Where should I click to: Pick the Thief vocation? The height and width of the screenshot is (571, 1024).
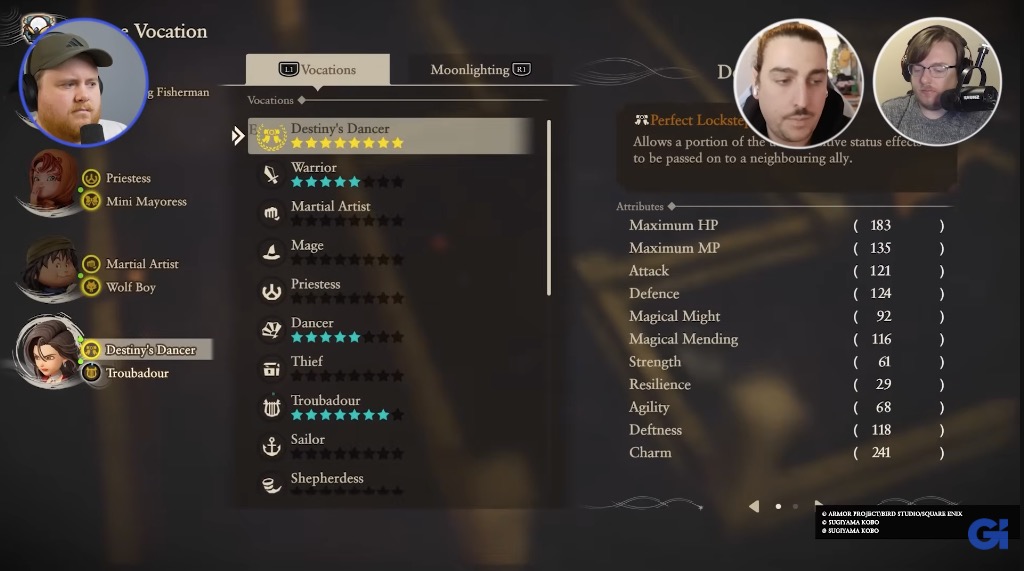click(x=390, y=369)
